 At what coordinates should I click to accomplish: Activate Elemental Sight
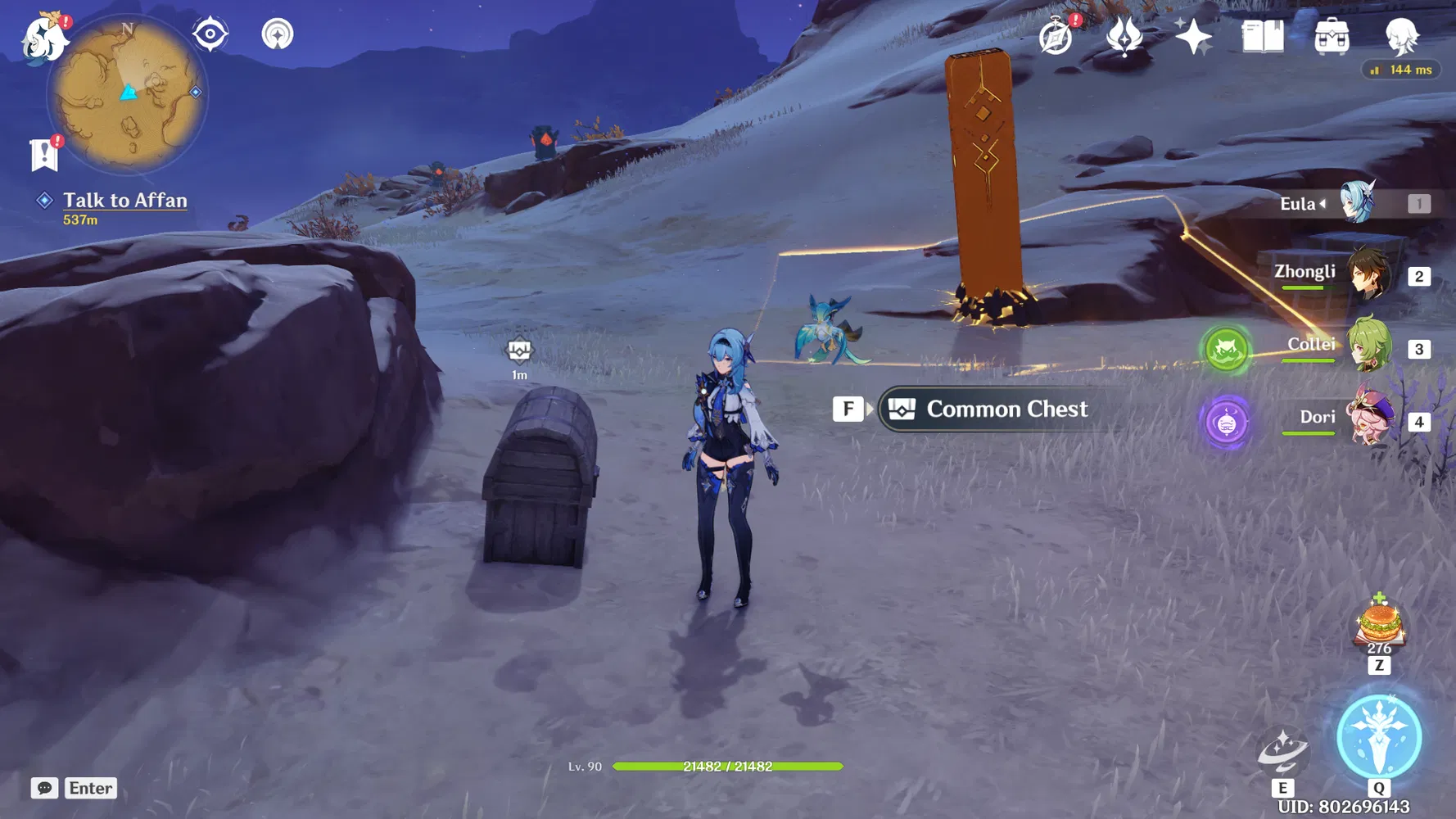[x=210, y=34]
